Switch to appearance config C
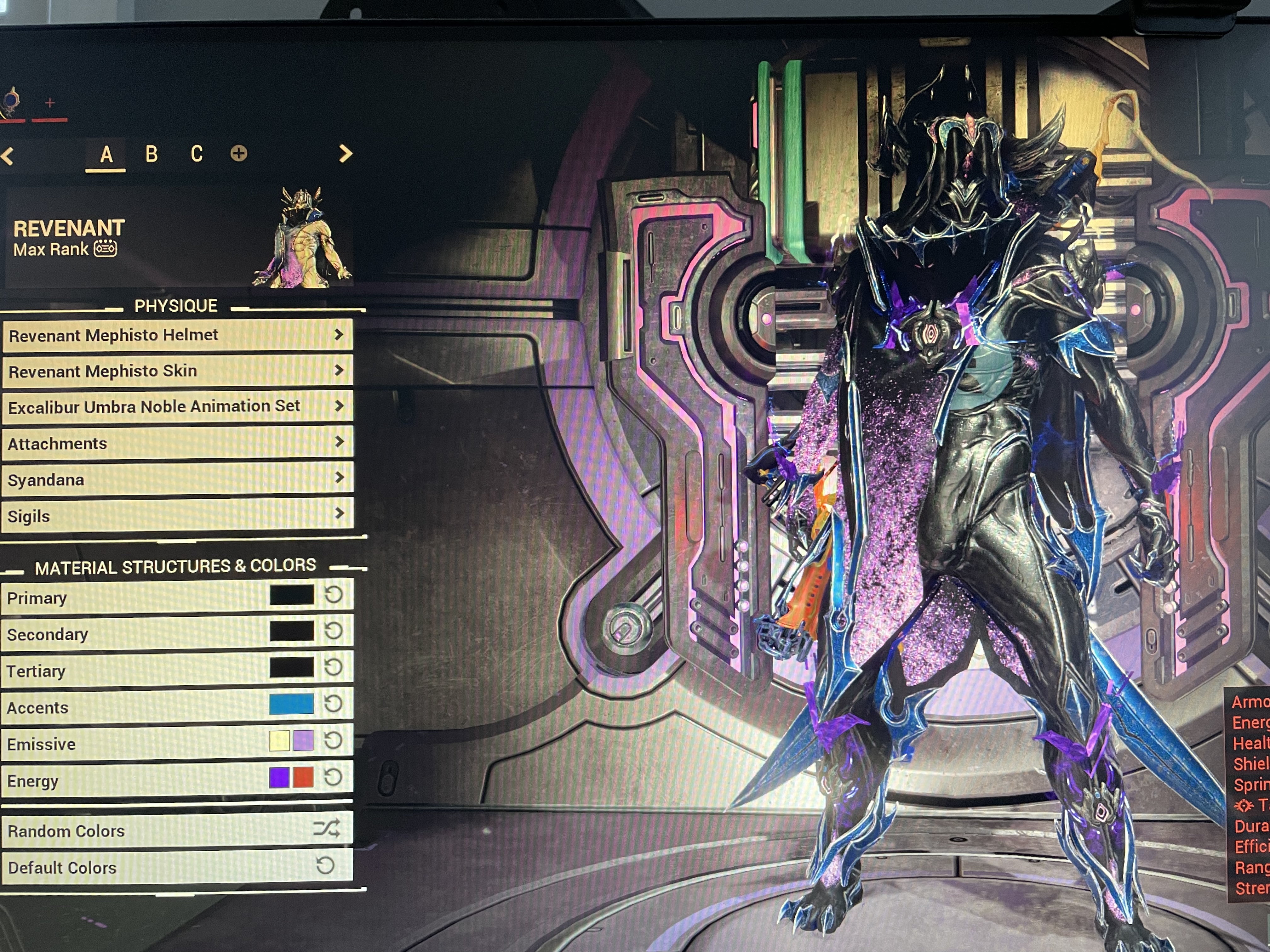 pyautogui.click(x=196, y=154)
